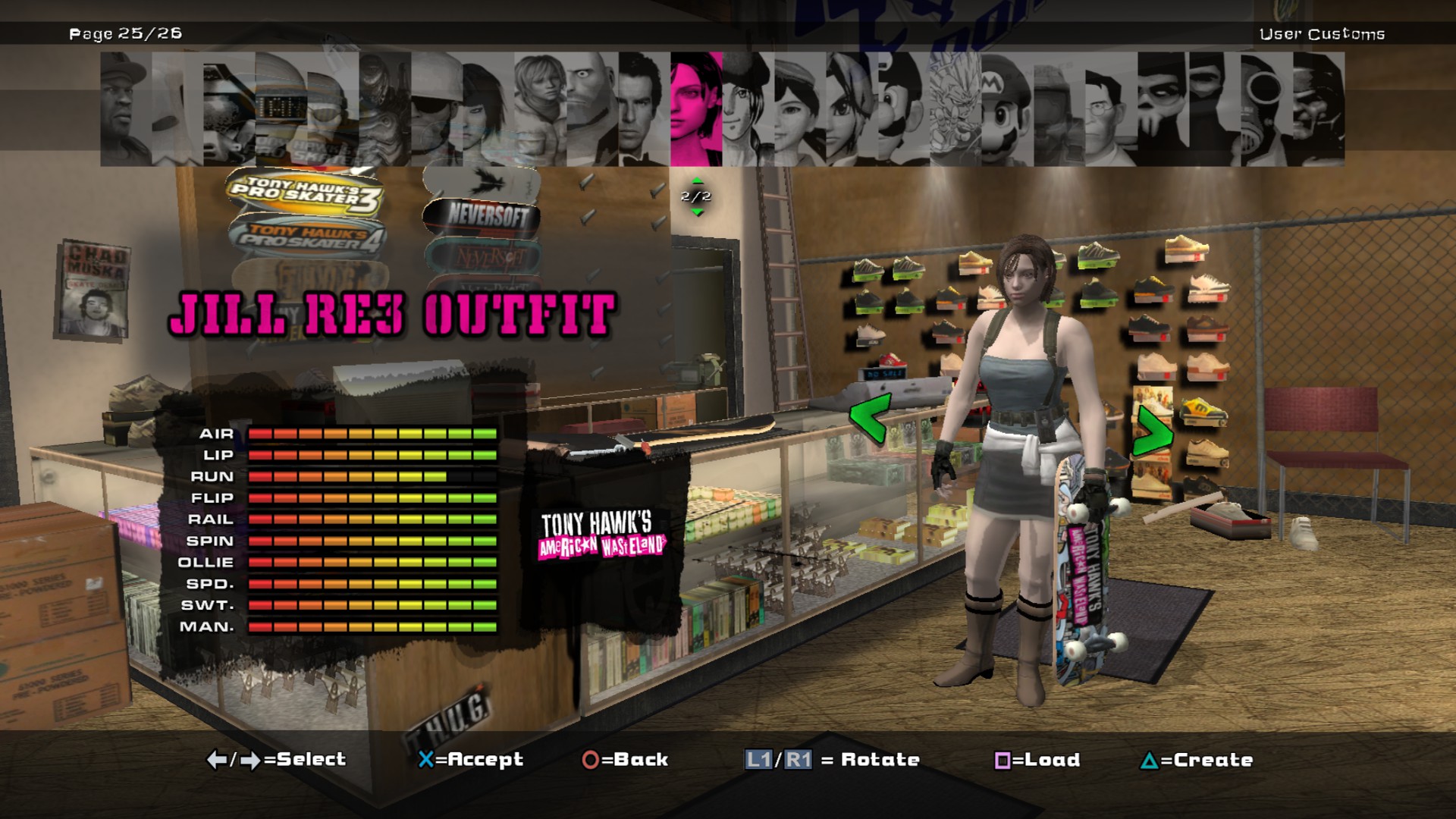Screen dimensions: 1456x819
Task: Choose the dark-haired man in tuxedo portrait
Action: [644, 108]
